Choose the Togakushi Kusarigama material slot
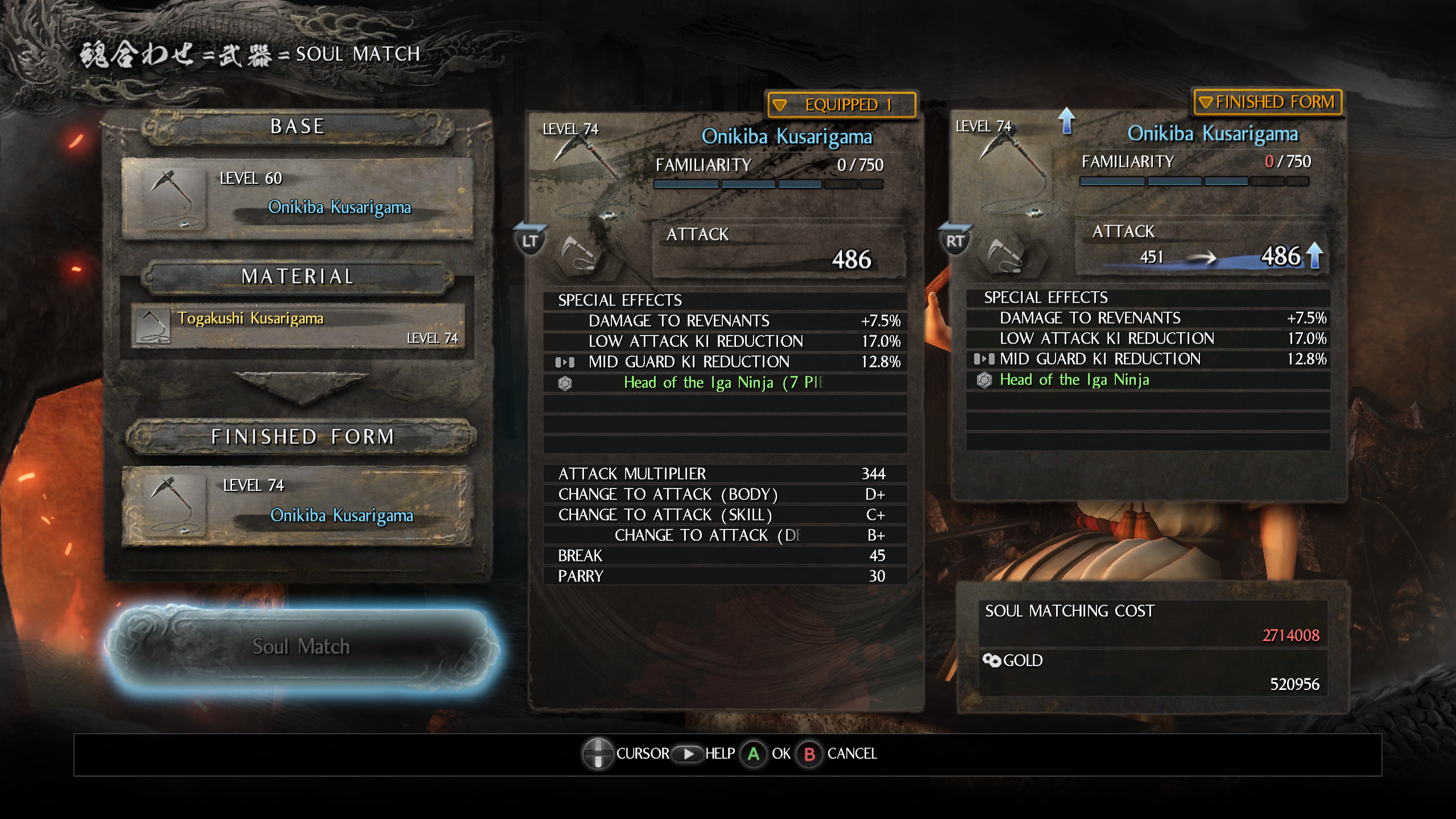This screenshot has width=1456, height=819. click(297, 326)
